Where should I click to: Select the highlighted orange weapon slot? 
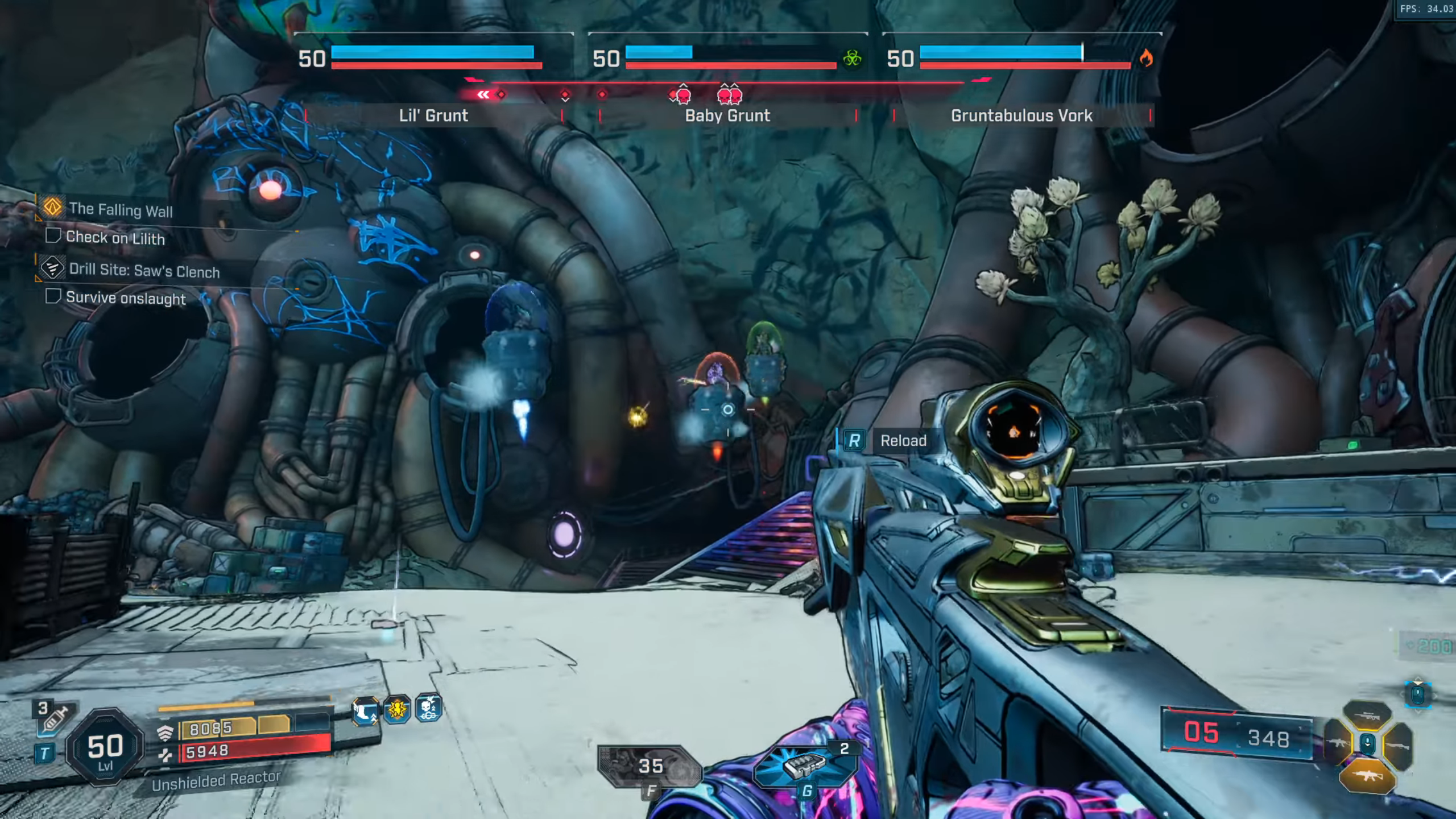1367,776
